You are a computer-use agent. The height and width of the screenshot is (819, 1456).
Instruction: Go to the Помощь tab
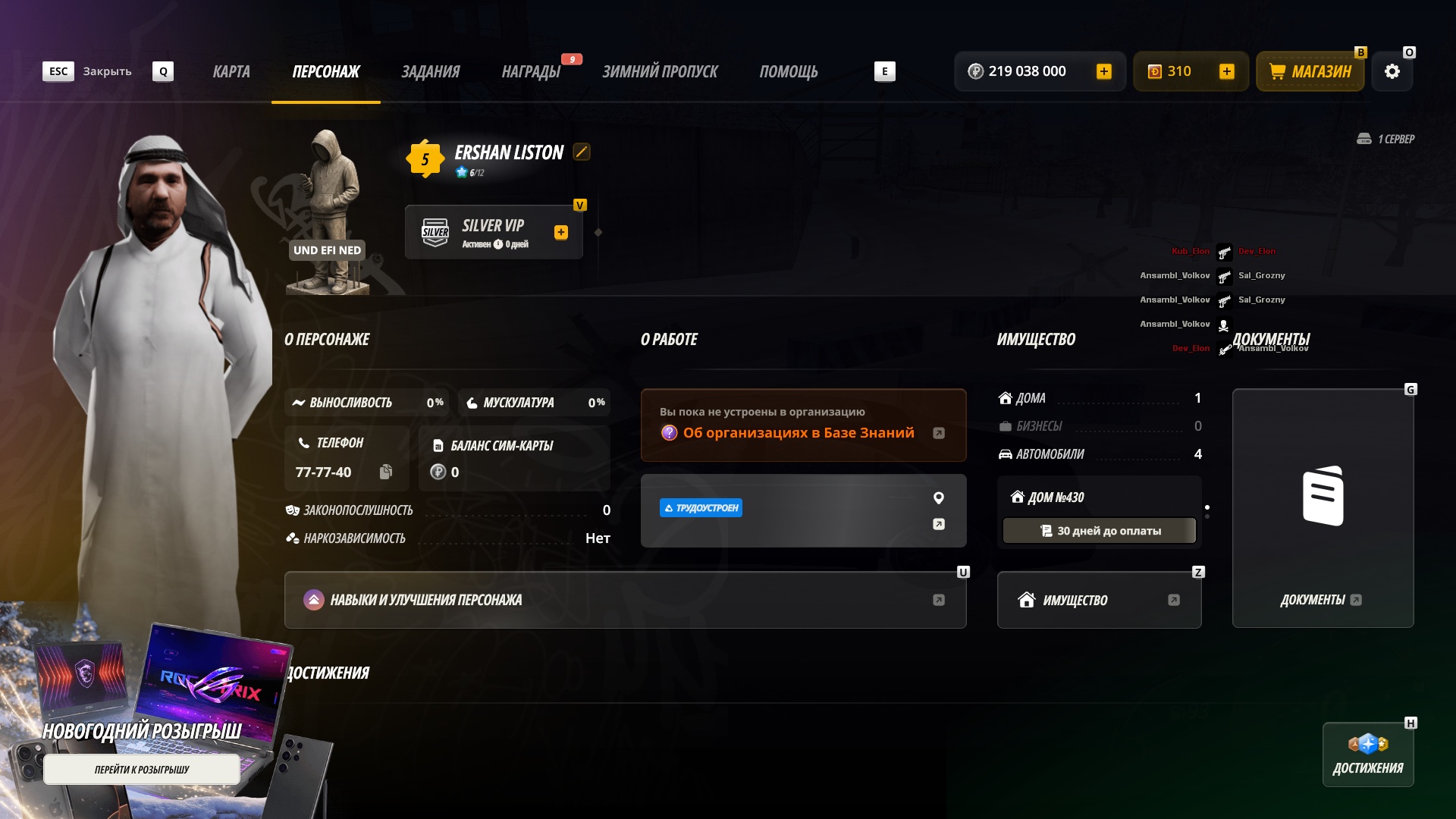[x=789, y=71]
